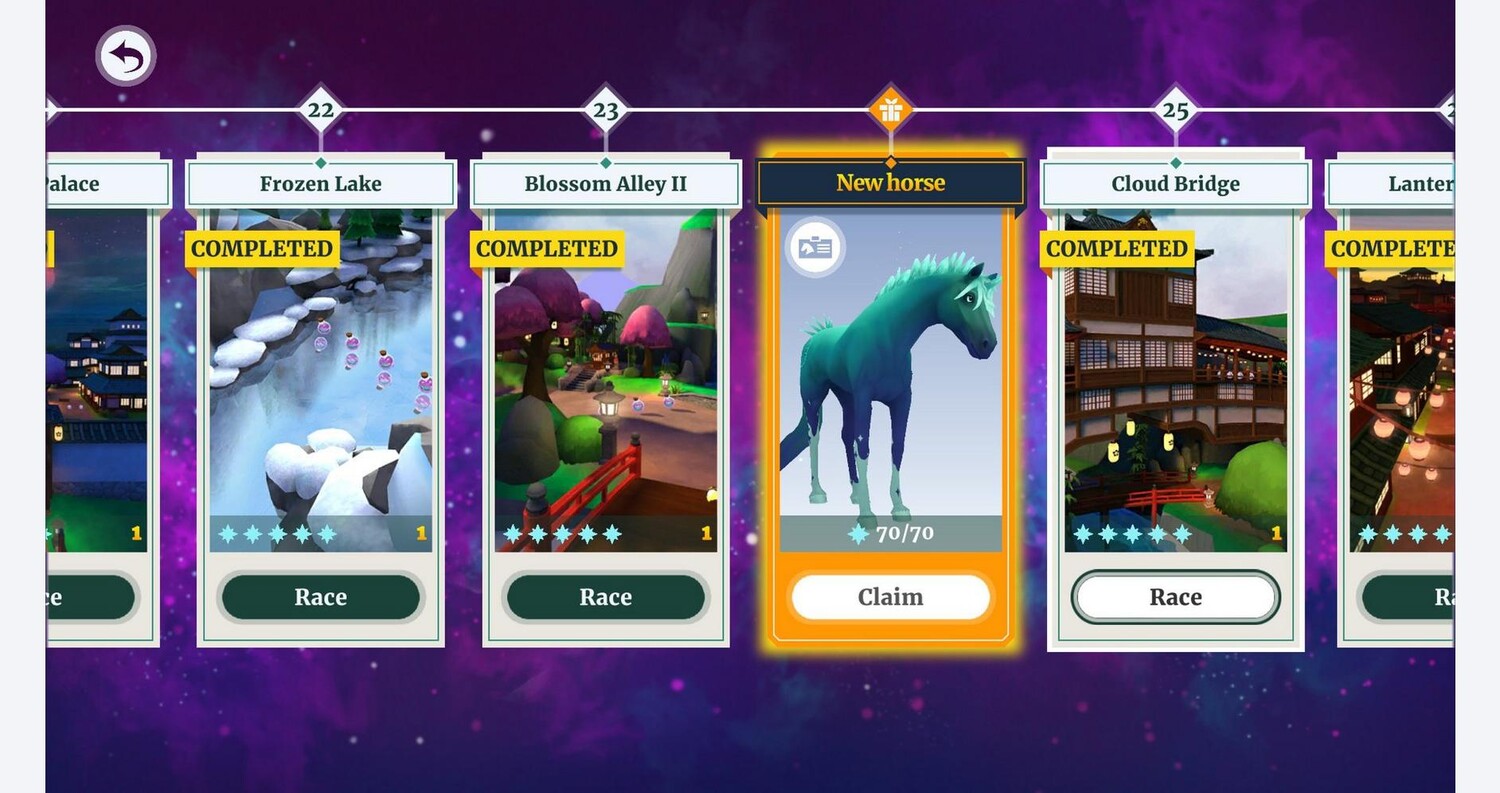The height and width of the screenshot is (793, 1500).
Task: Claim the new horse reward
Action: 890,597
